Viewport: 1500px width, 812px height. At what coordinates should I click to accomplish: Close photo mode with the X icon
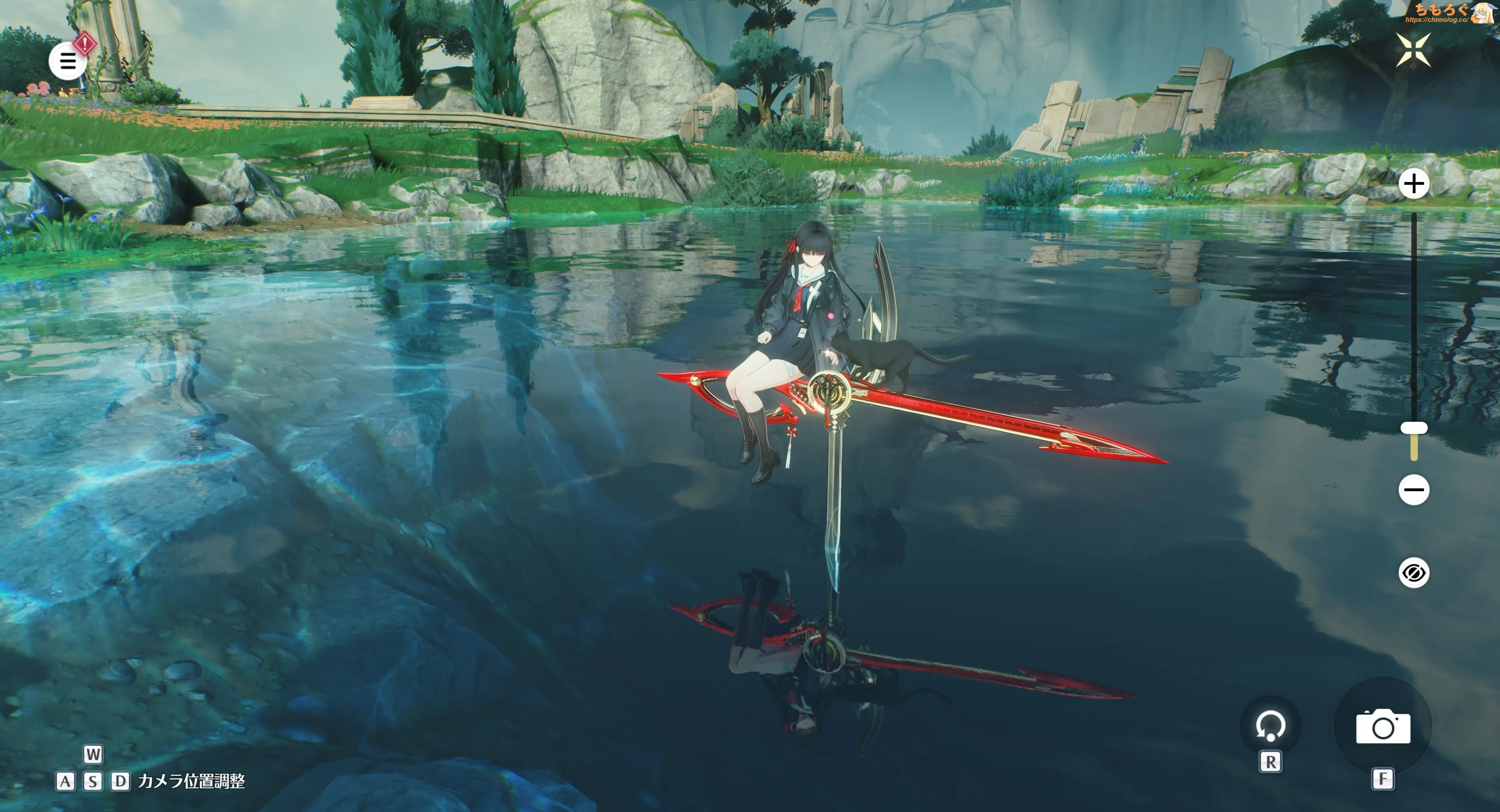pyautogui.click(x=1413, y=50)
